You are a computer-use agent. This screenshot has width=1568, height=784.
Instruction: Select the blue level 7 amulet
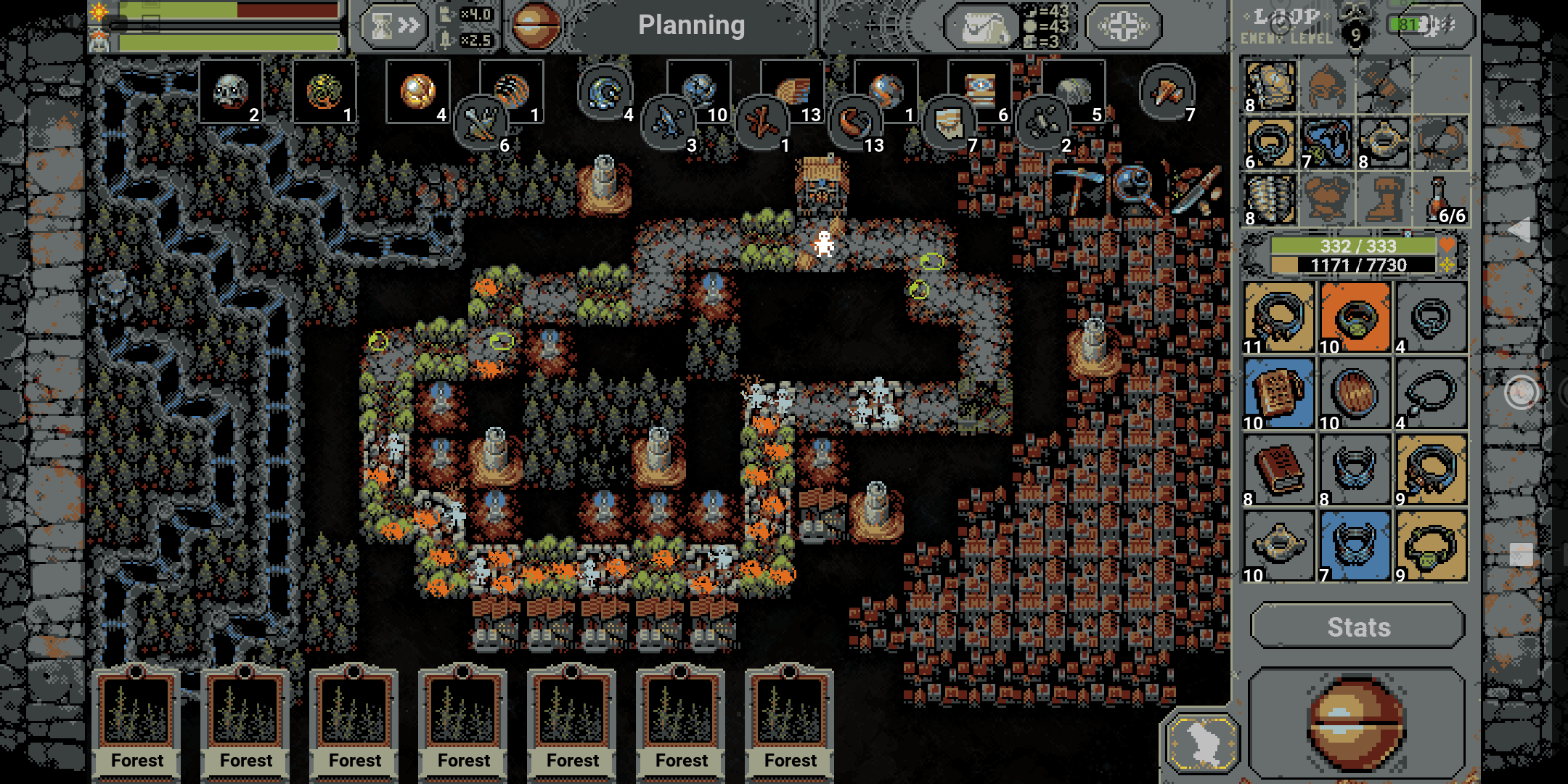point(1355,545)
